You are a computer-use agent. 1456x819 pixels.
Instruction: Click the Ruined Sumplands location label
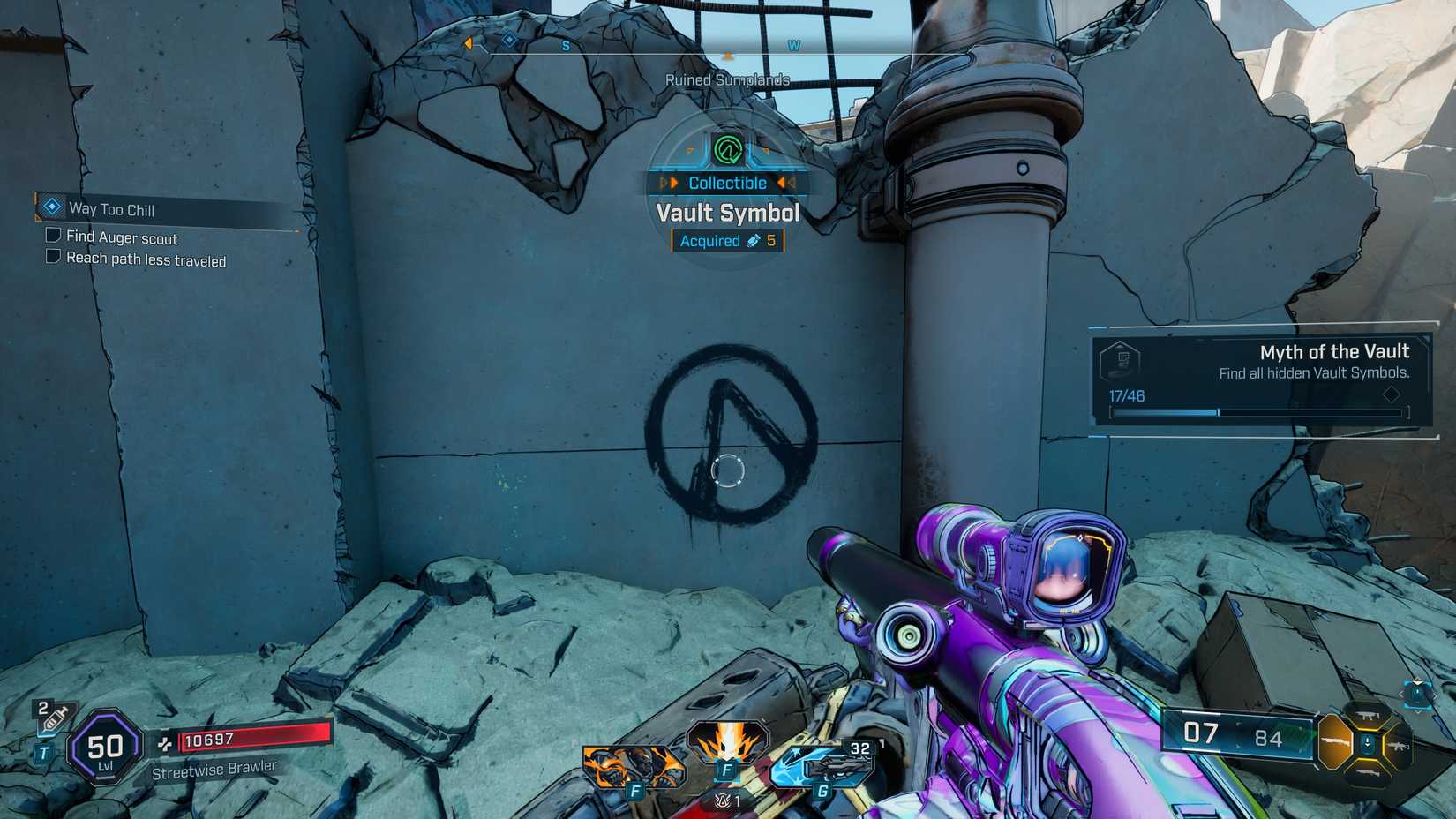click(729, 79)
